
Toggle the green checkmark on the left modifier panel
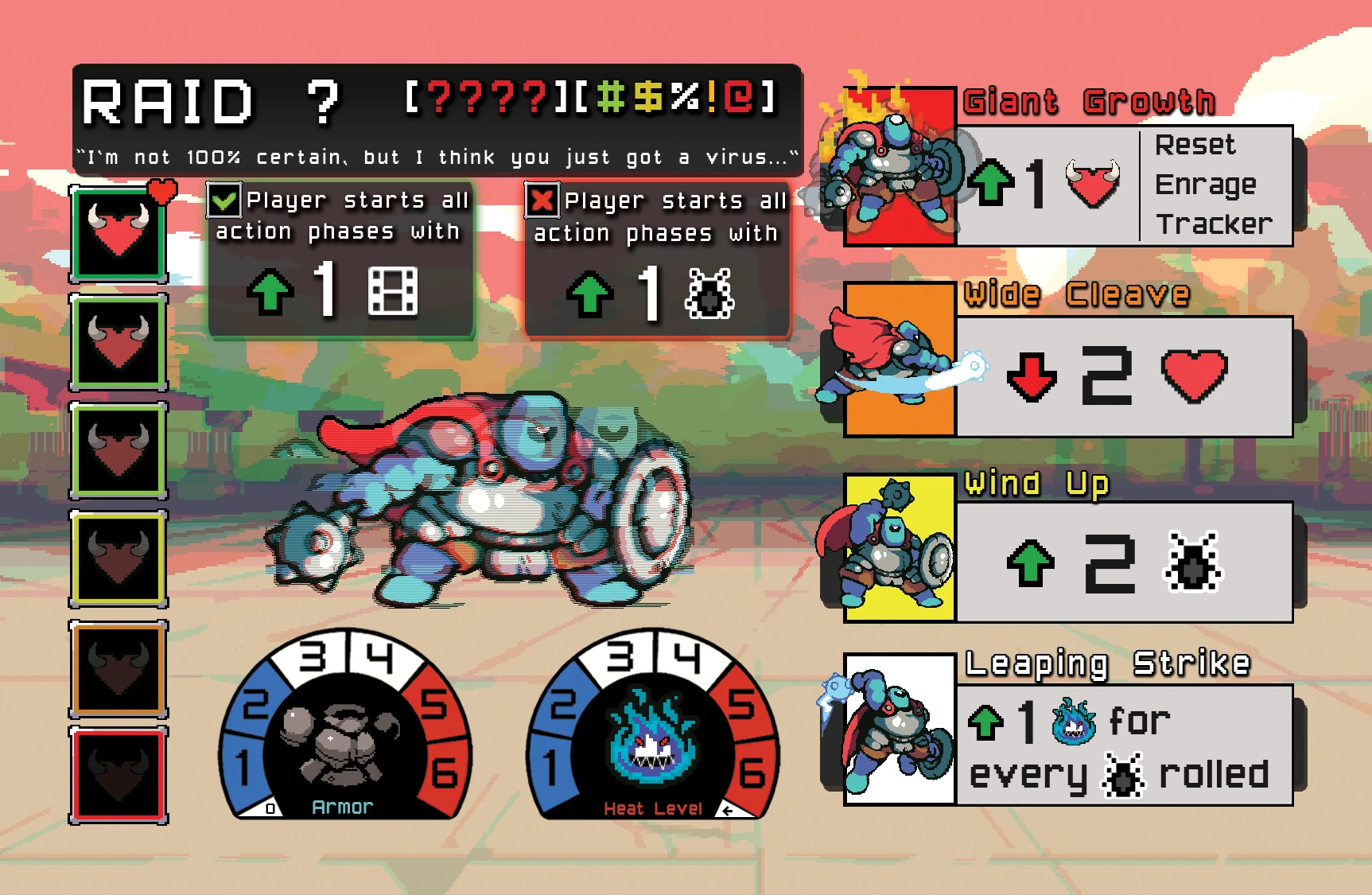[223, 201]
